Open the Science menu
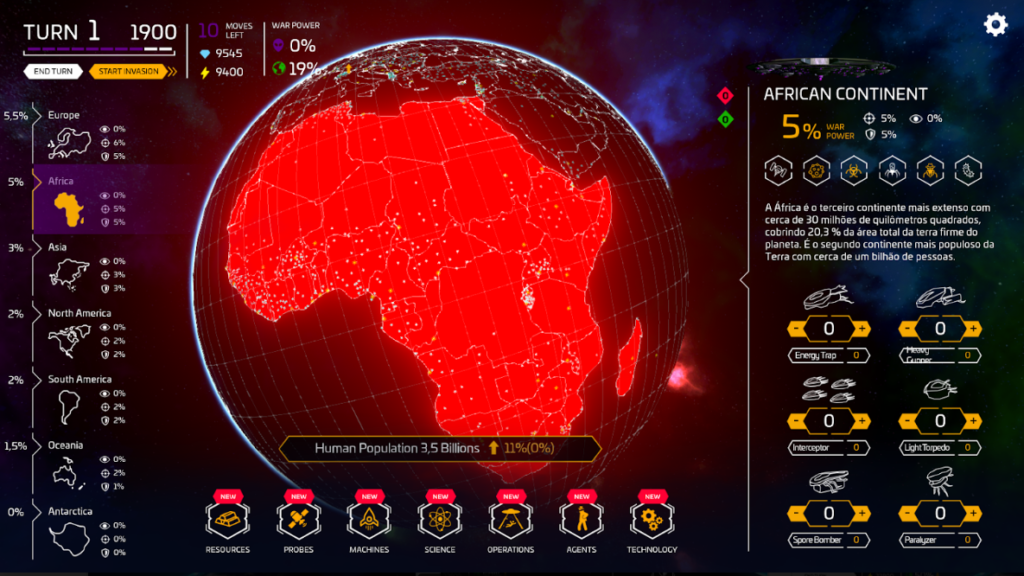This screenshot has height=576, width=1024. coord(439,522)
